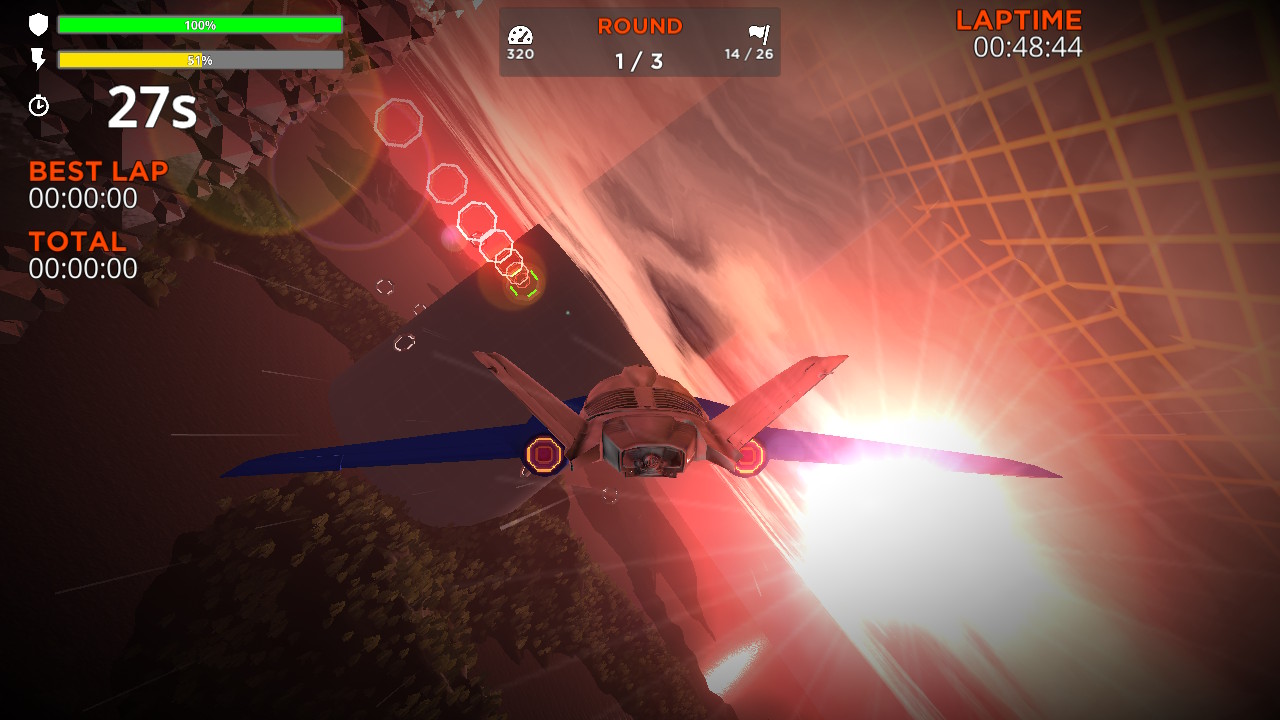
Task: Expand the ROUND info panel
Action: pos(639,40)
